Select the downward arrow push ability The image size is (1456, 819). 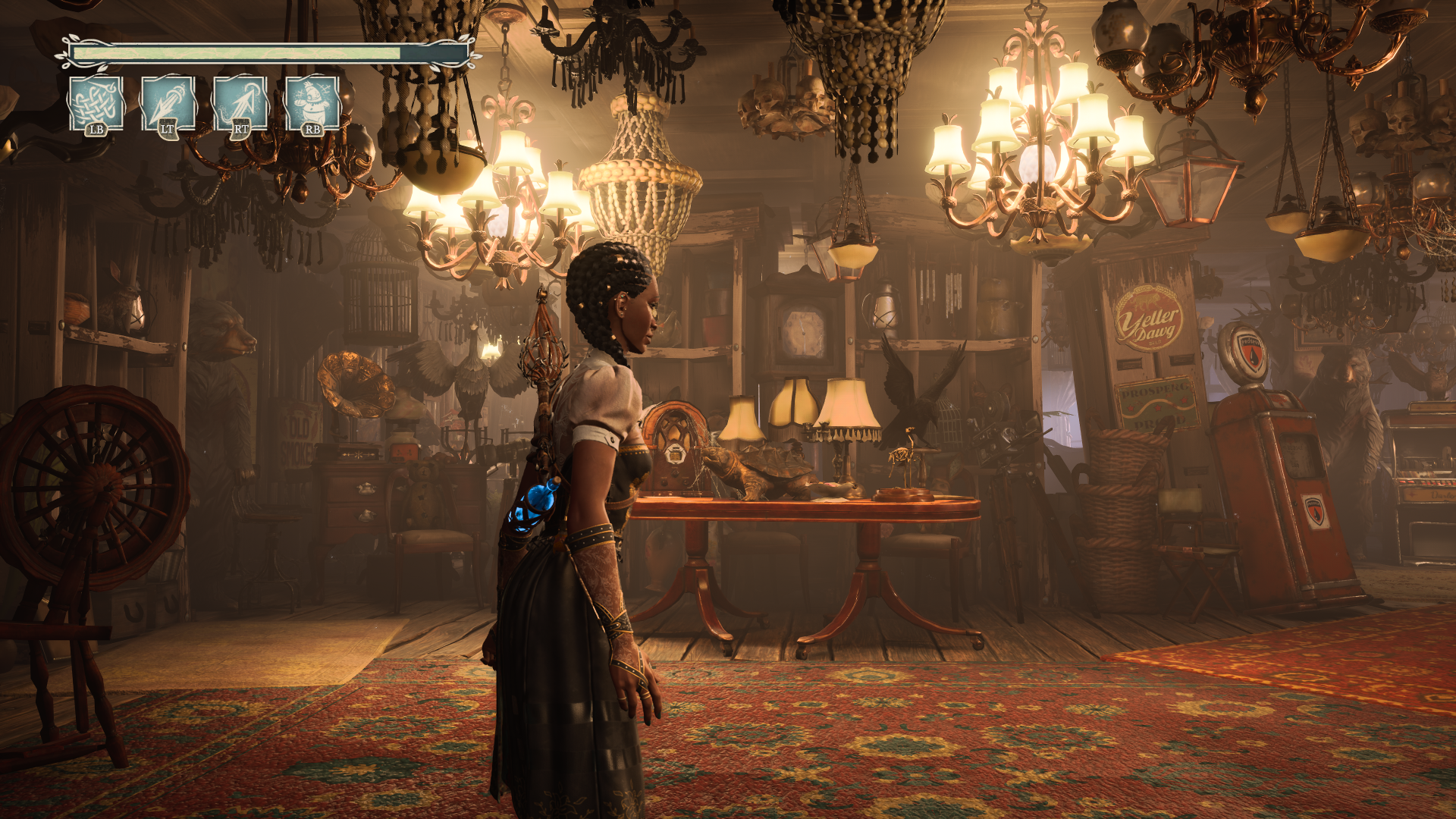(168, 104)
